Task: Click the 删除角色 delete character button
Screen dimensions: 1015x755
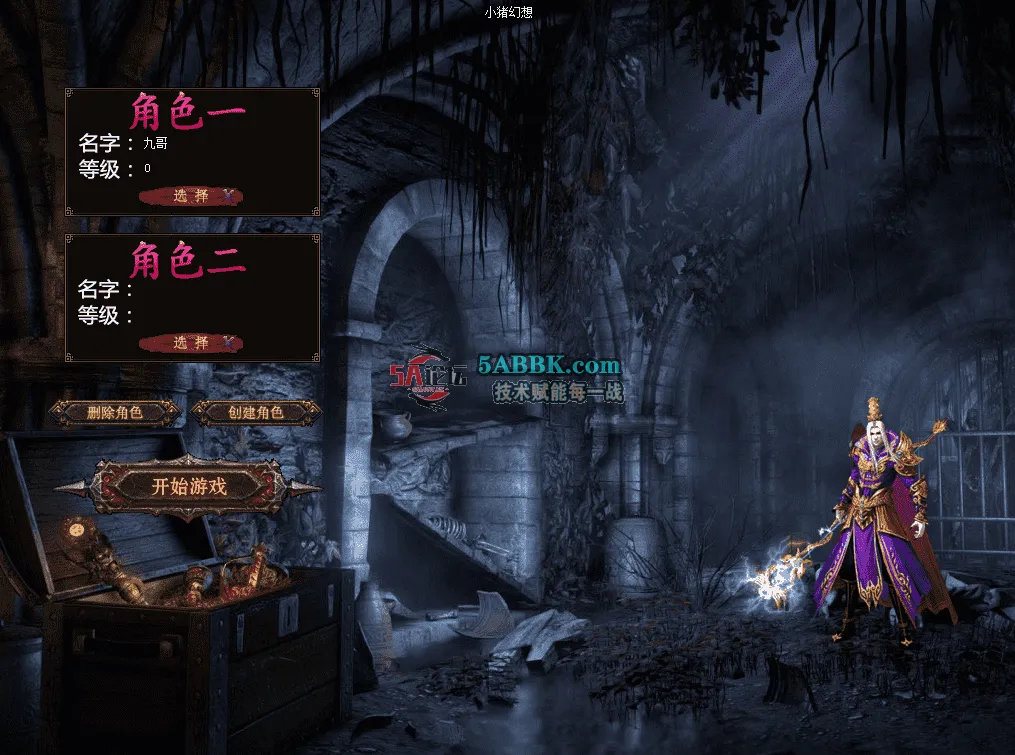Action: (x=115, y=412)
